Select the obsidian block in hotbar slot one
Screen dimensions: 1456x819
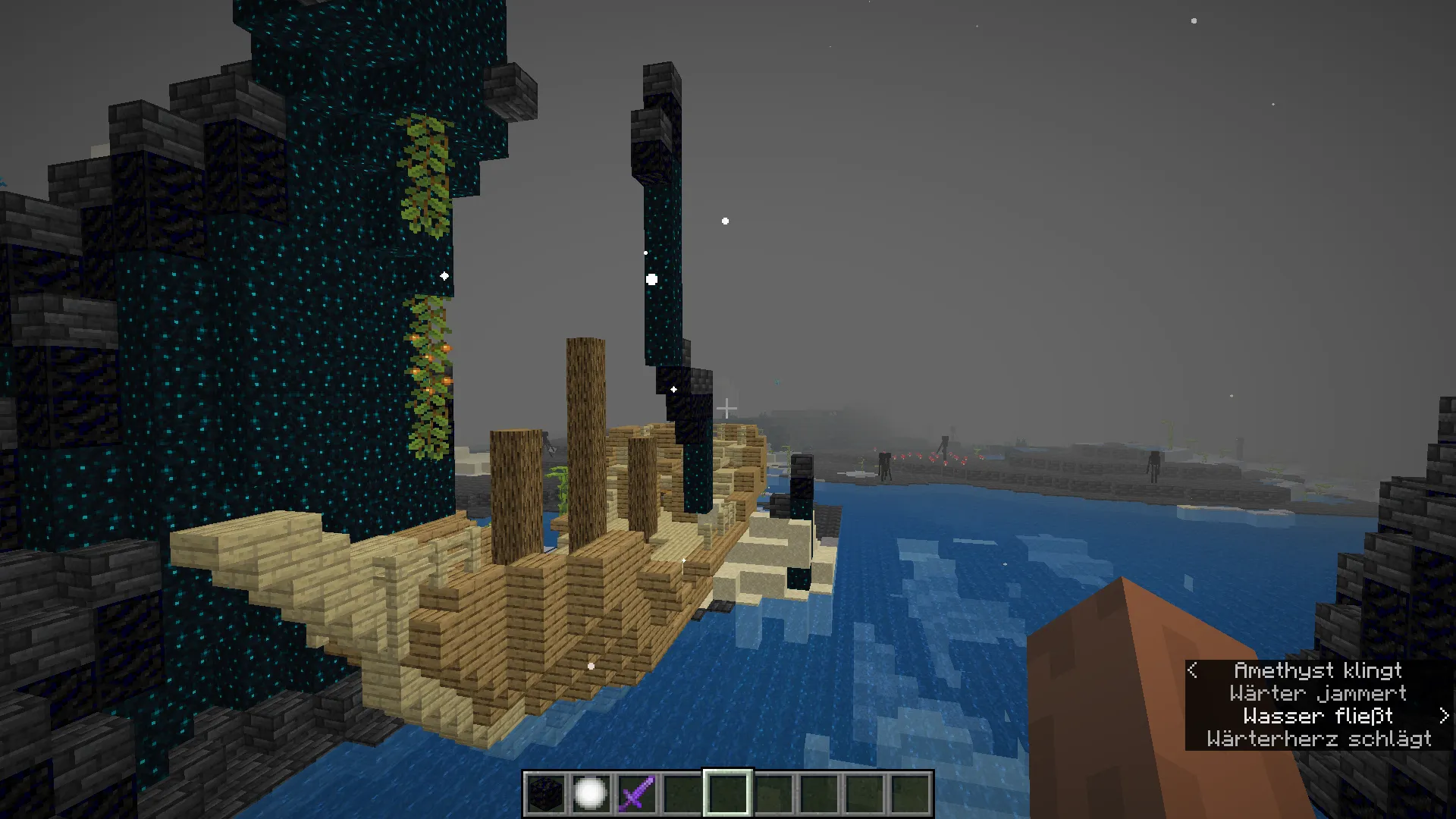[x=548, y=795]
